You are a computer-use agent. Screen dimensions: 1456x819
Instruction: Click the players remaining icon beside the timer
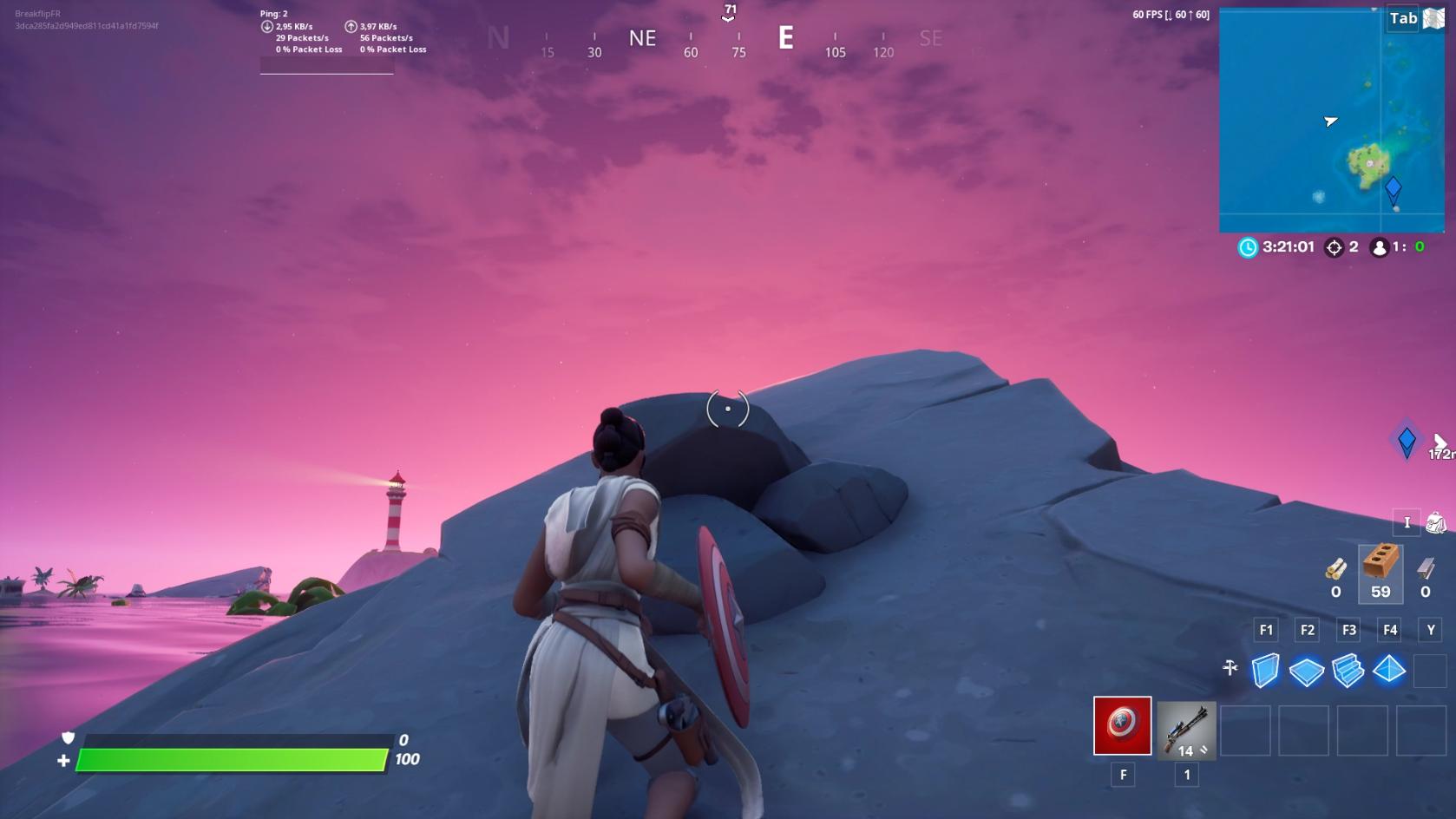click(1379, 247)
